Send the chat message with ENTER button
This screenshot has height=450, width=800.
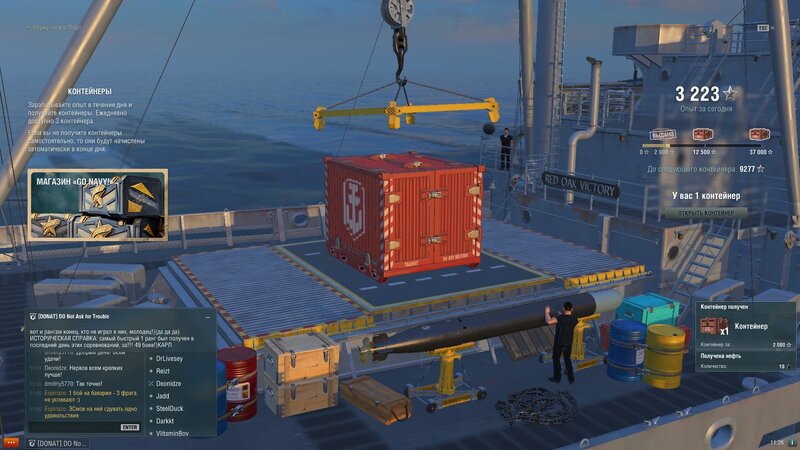tap(130, 426)
